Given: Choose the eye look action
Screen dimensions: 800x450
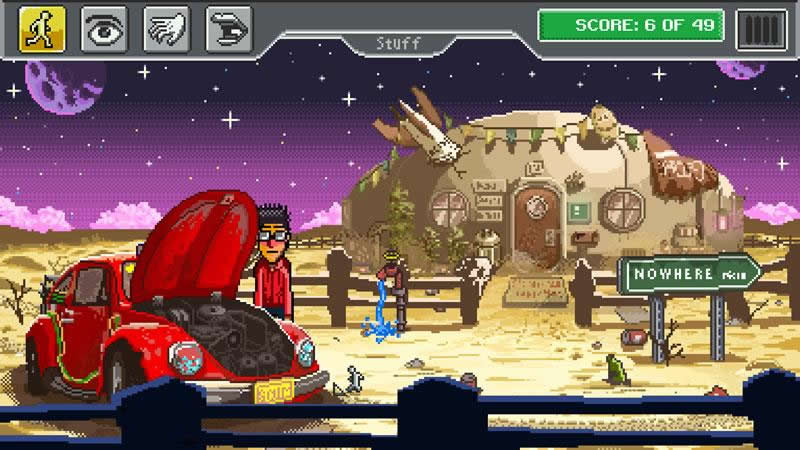Looking at the screenshot, I should (104, 29).
